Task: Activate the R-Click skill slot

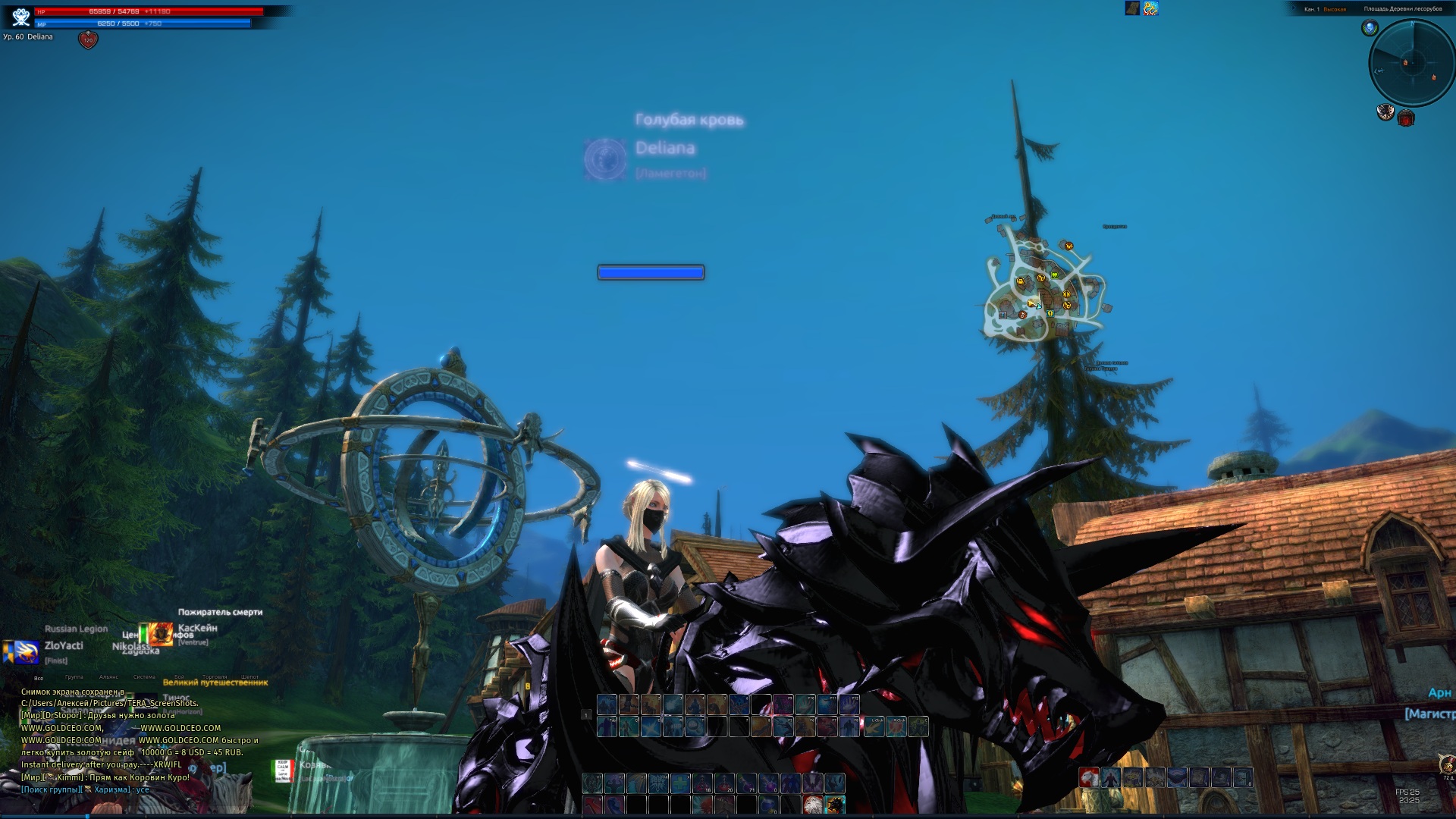Action: (896, 726)
